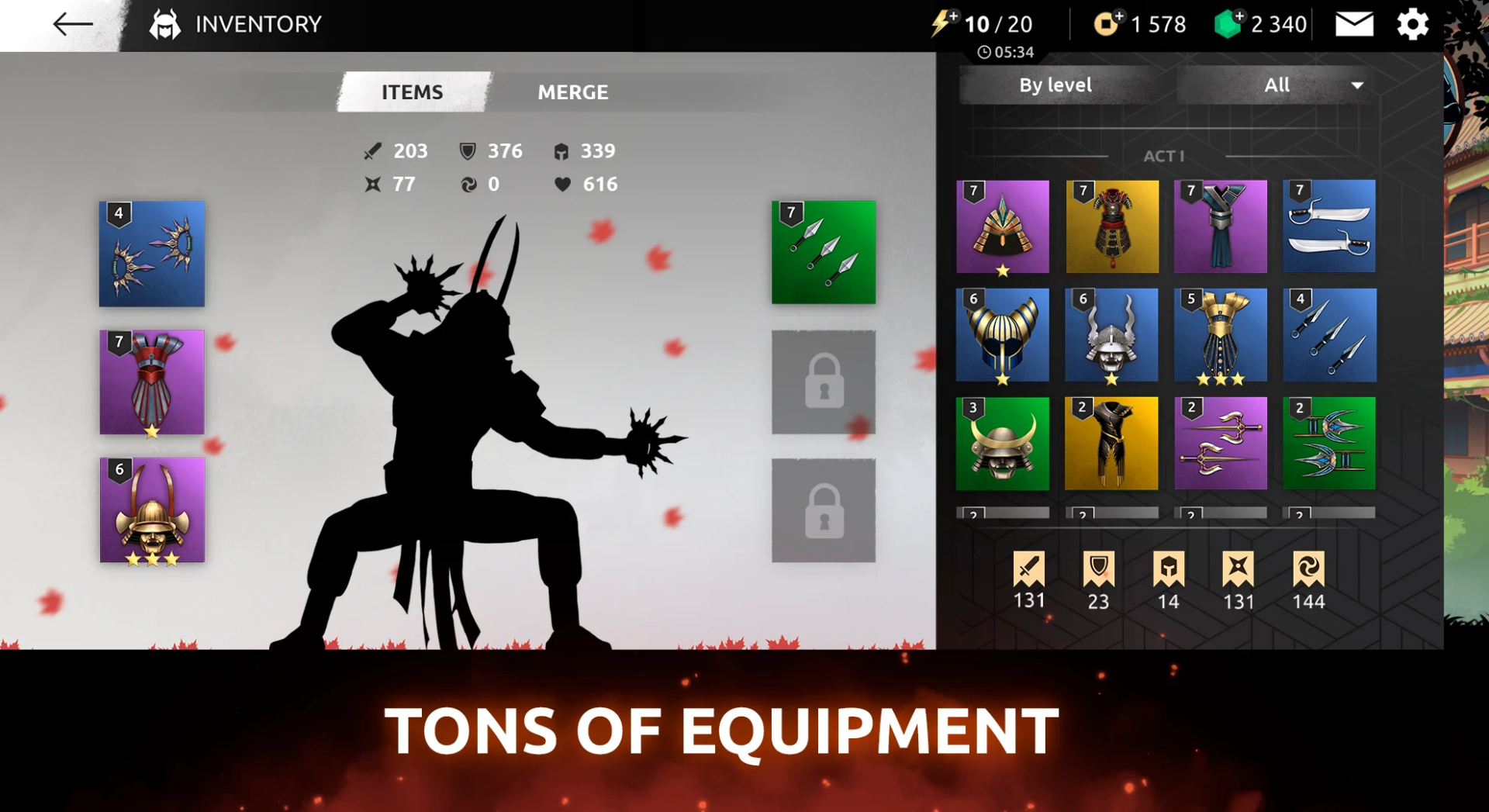
Task: Open the in-game mail inbox
Action: (x=1353, y=24)
